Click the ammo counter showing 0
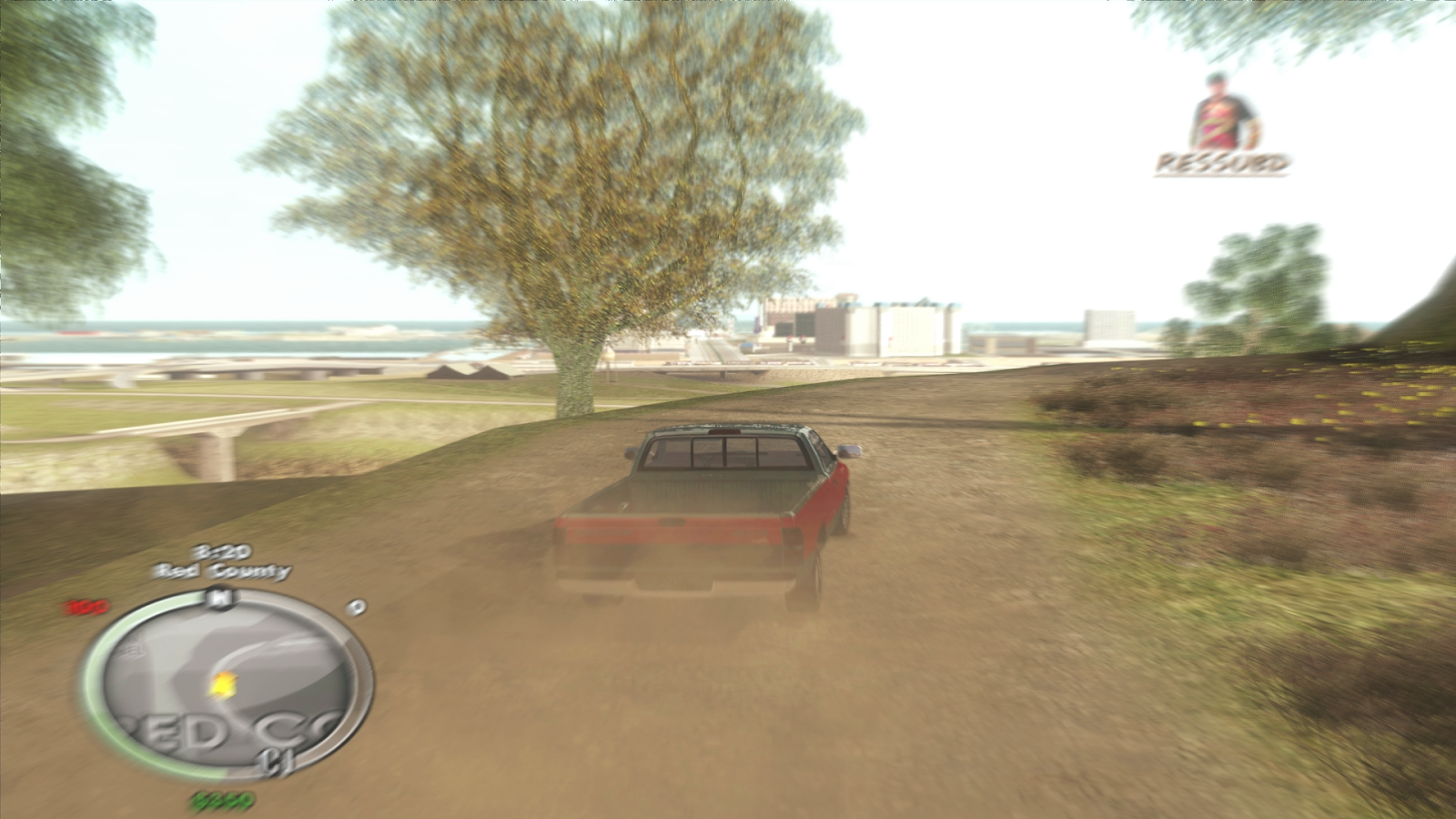The image size is (1456, 819). 357,607
